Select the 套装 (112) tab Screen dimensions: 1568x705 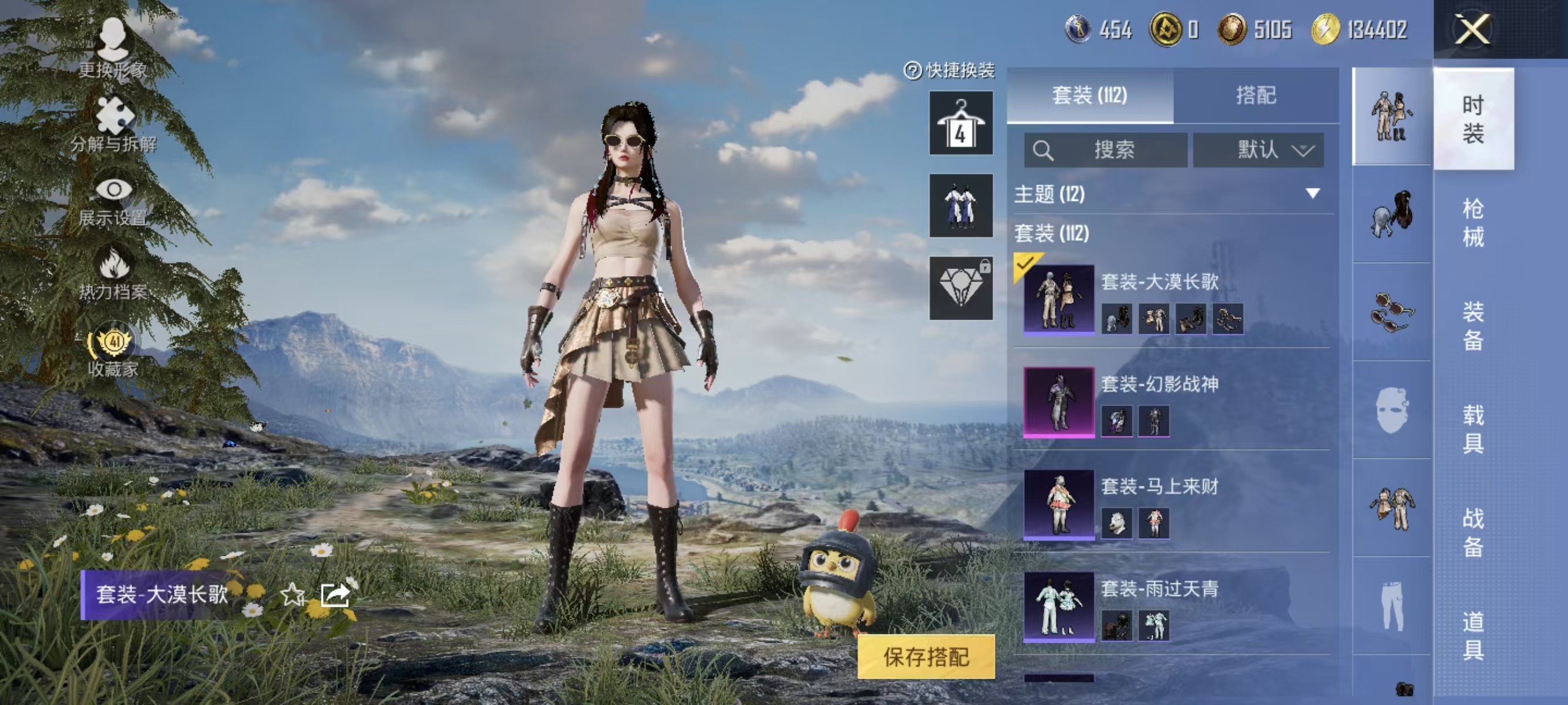(x=1089, y=95)
